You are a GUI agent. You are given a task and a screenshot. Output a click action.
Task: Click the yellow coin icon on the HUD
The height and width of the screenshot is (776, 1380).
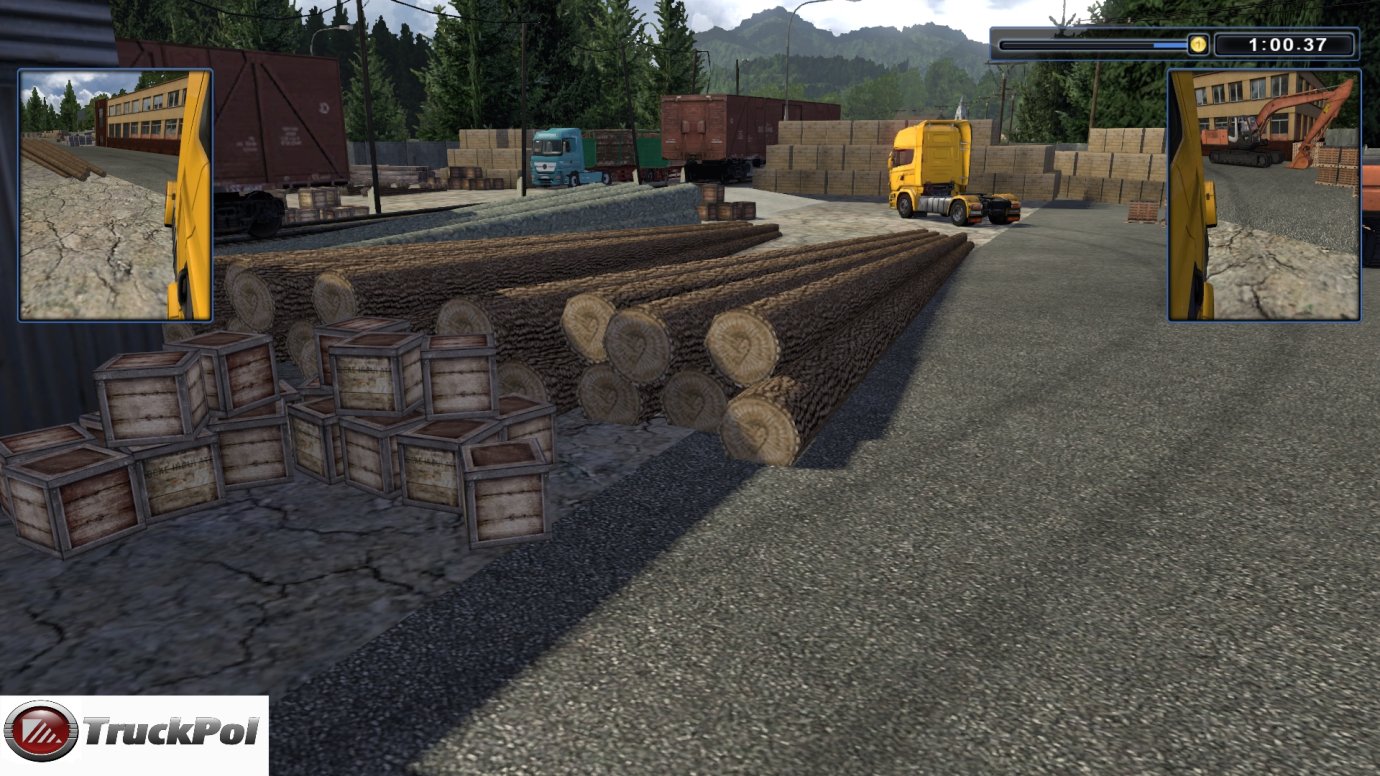coord(1196,44)
